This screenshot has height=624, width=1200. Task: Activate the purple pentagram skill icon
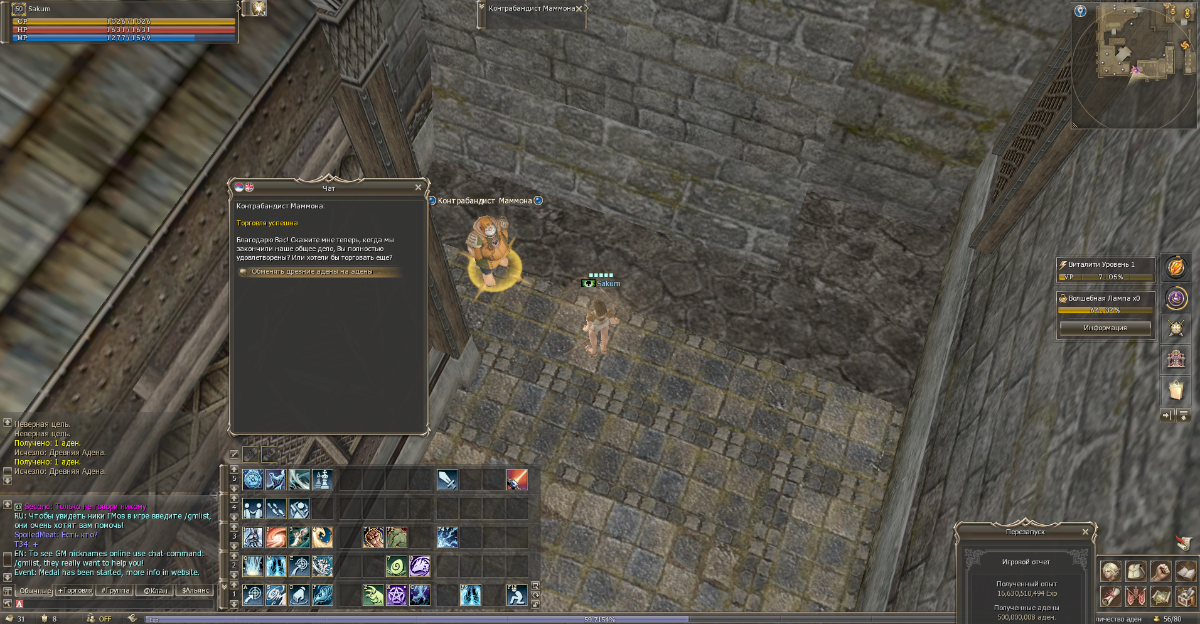coord(397,595)
